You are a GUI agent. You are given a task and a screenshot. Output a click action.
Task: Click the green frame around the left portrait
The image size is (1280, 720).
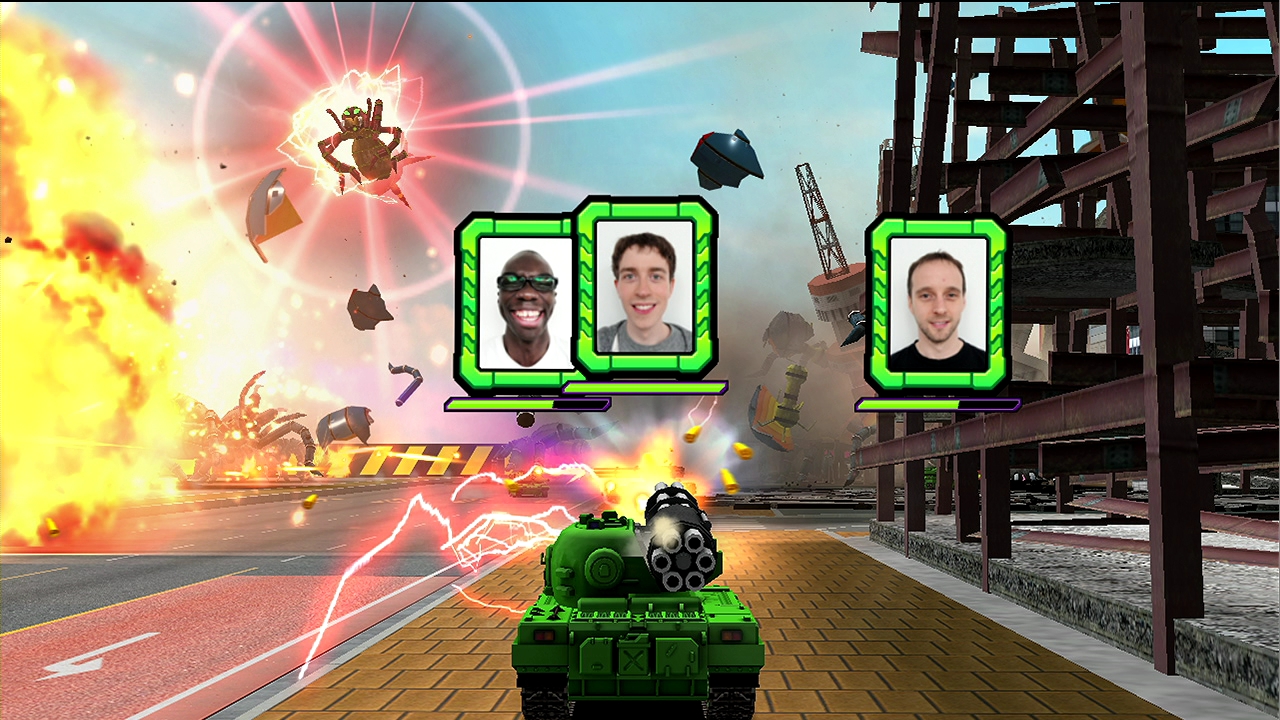[470, 300]
